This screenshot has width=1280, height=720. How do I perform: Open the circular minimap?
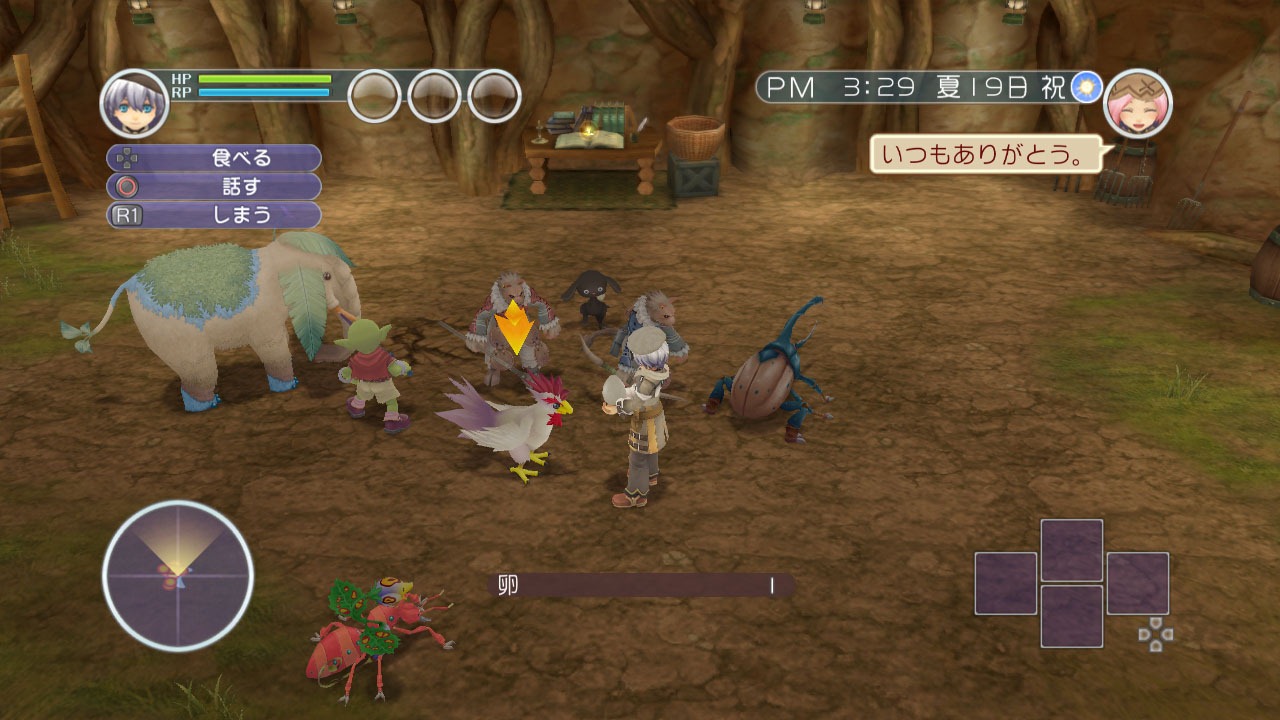(x=178, y=575)
